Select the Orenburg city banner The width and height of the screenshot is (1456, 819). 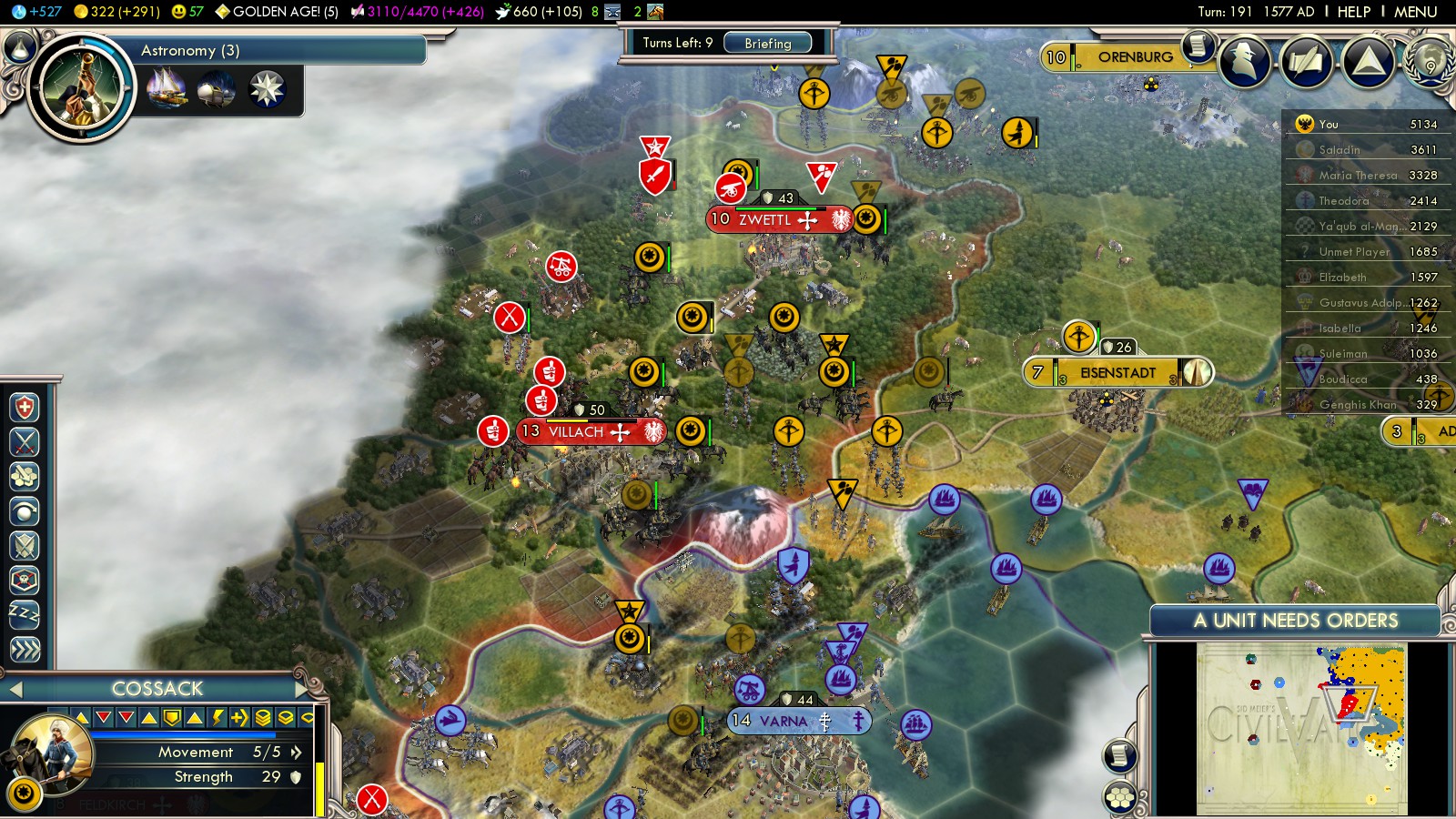1134,57
